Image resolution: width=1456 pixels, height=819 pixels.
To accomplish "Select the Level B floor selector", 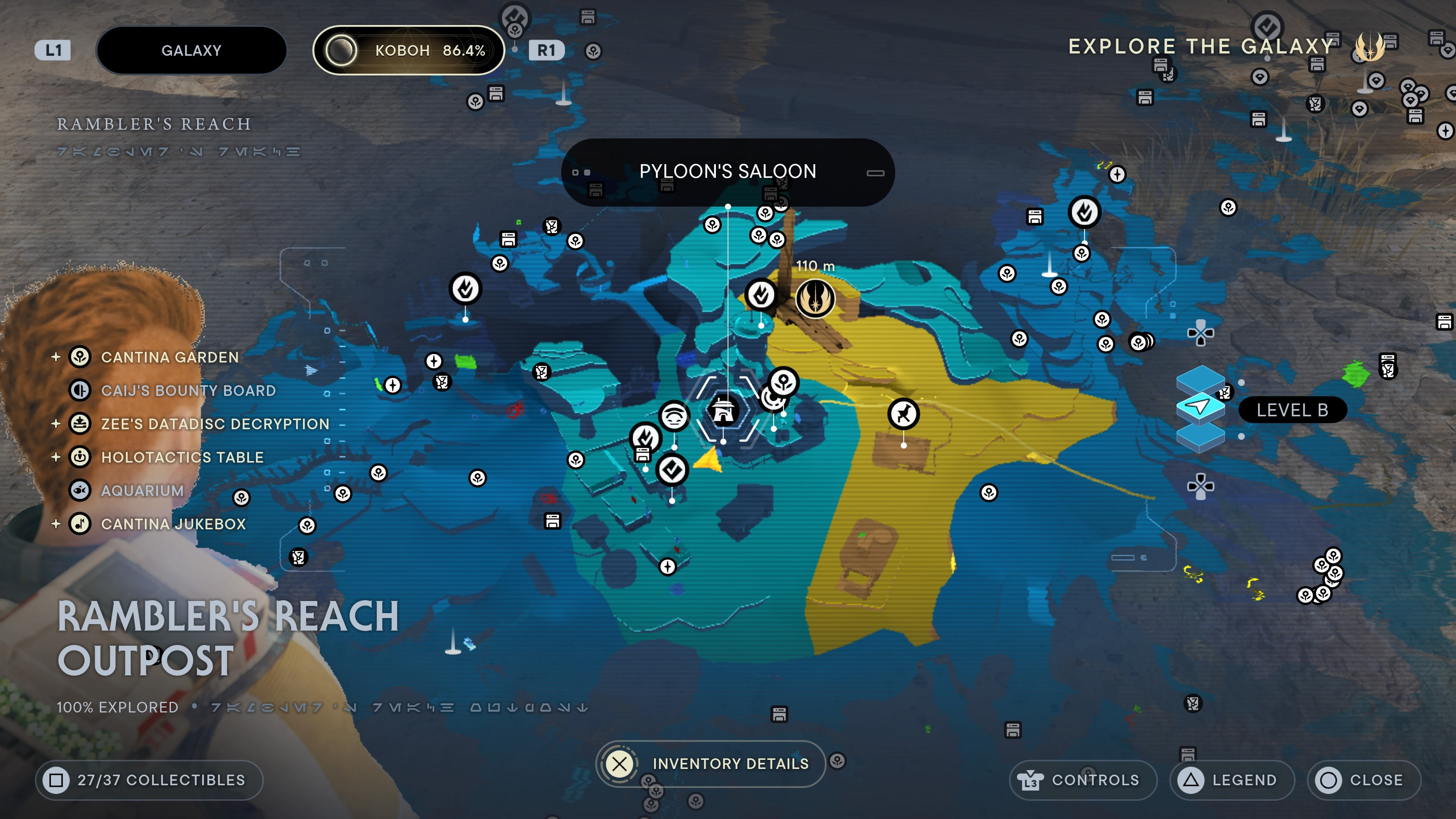I will pos(1292,410).
